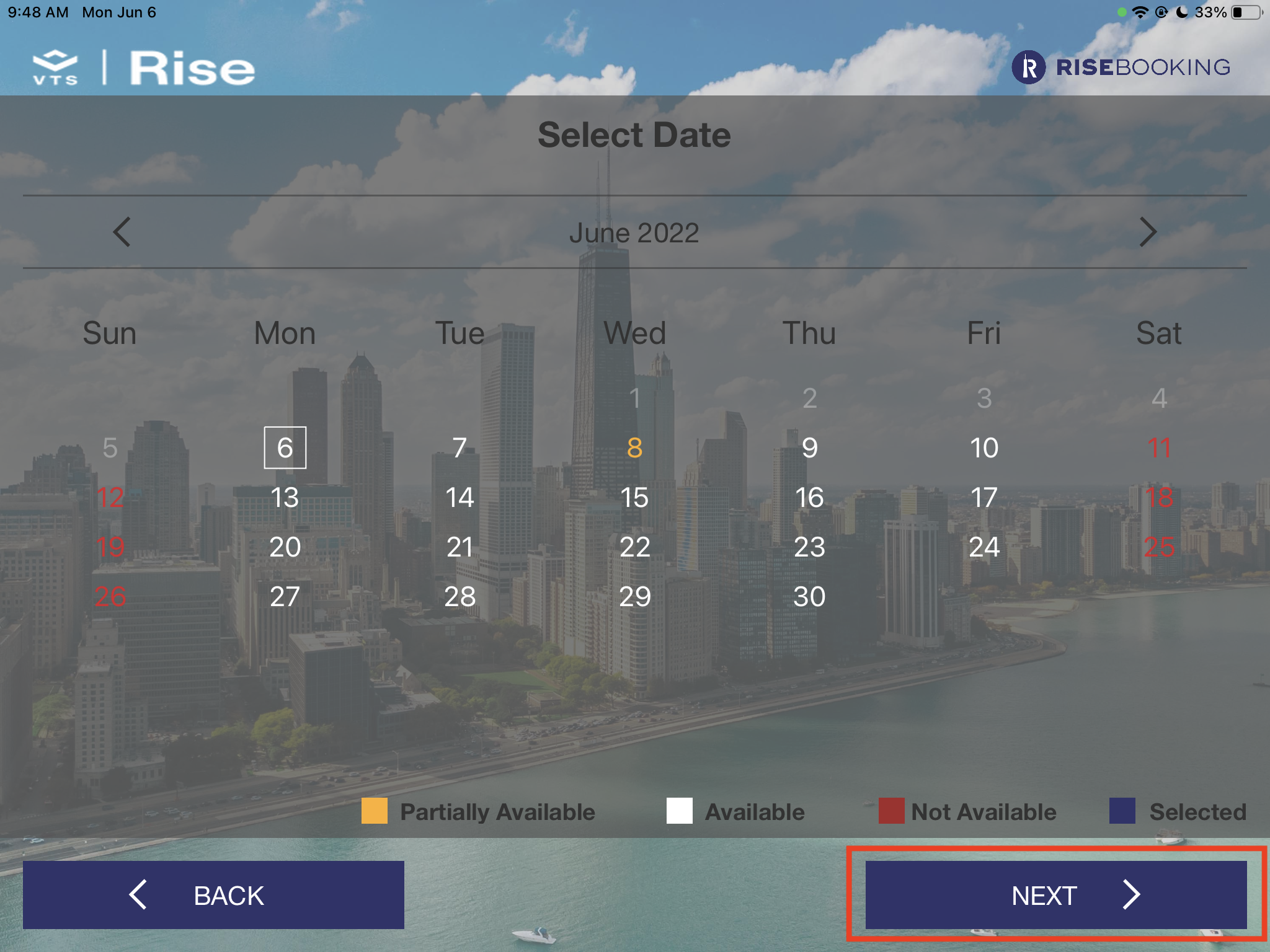Pick Wednesday June 22

tap(634, 547)
